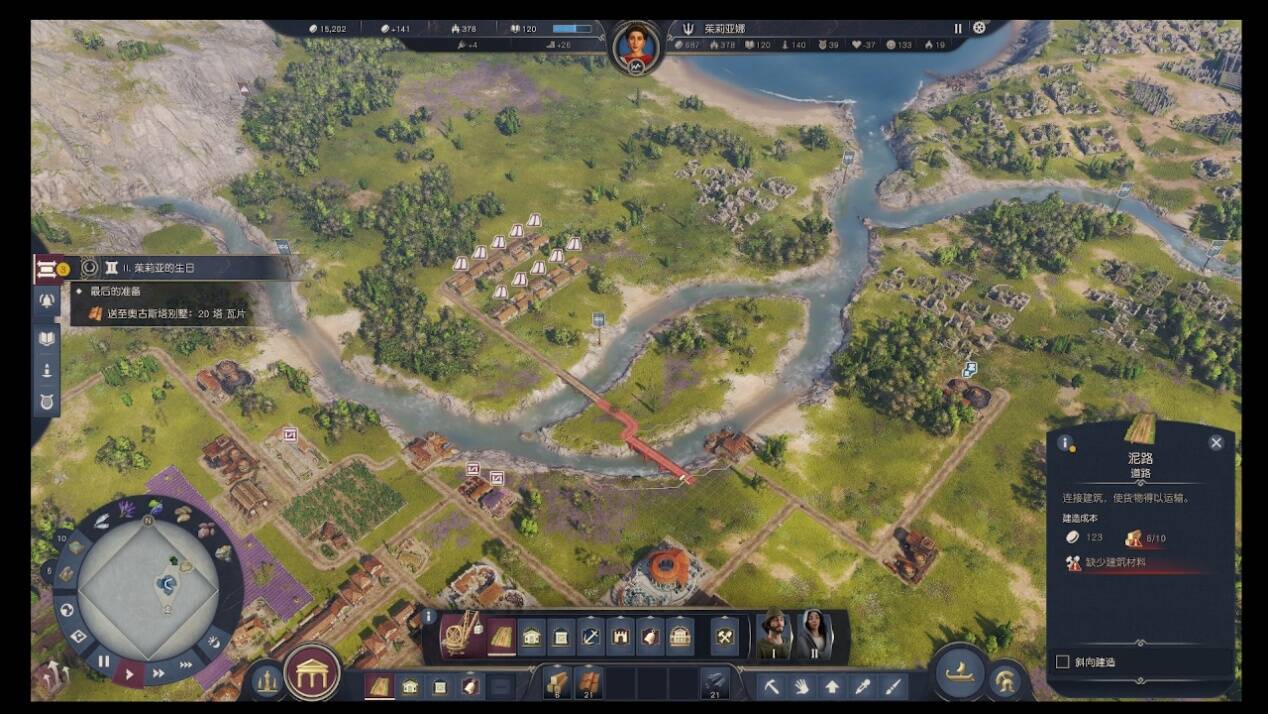The width and height of the screenshot is (1268, 714).
Task: Activate the eyedropper copy tool
Action: [x=862, y=686]
